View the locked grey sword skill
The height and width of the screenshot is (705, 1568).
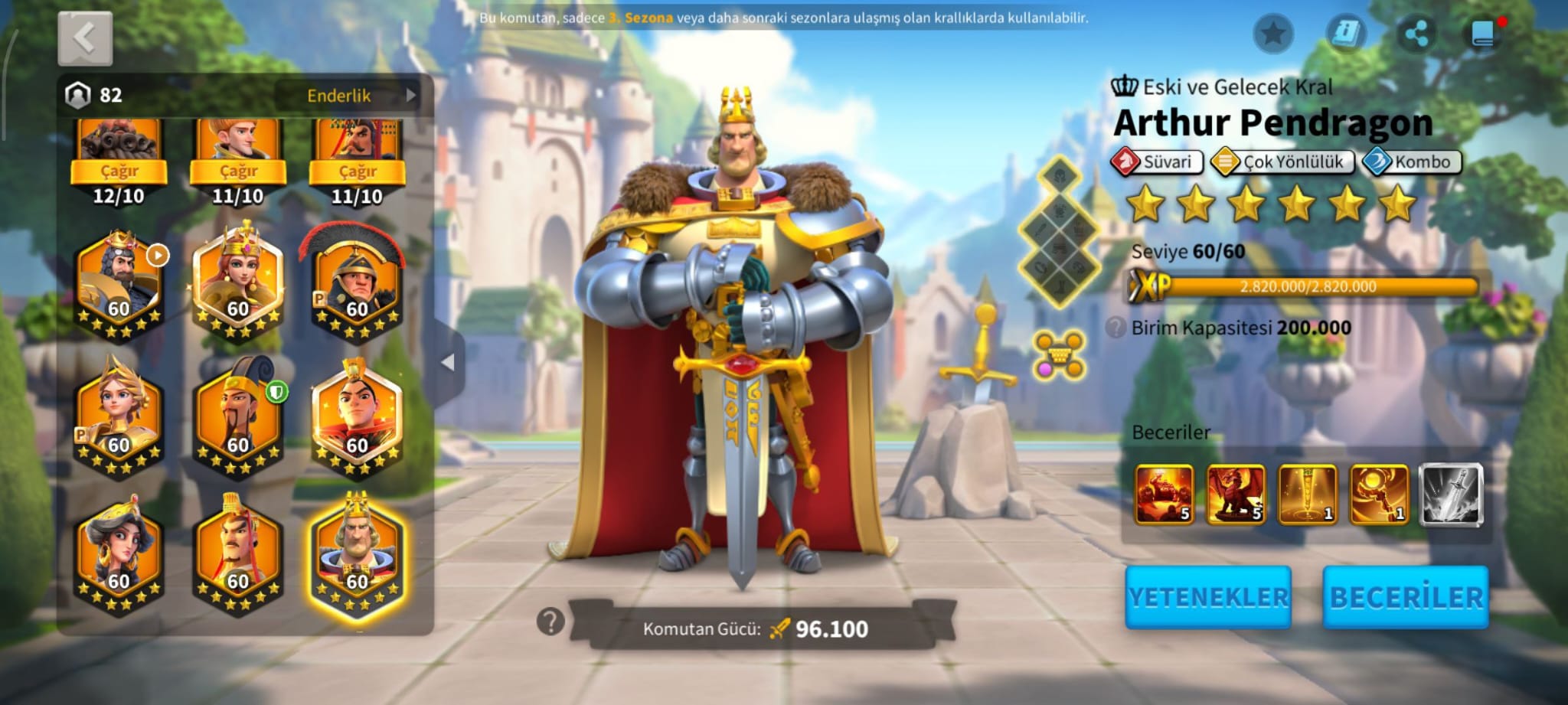[1451, 494]
